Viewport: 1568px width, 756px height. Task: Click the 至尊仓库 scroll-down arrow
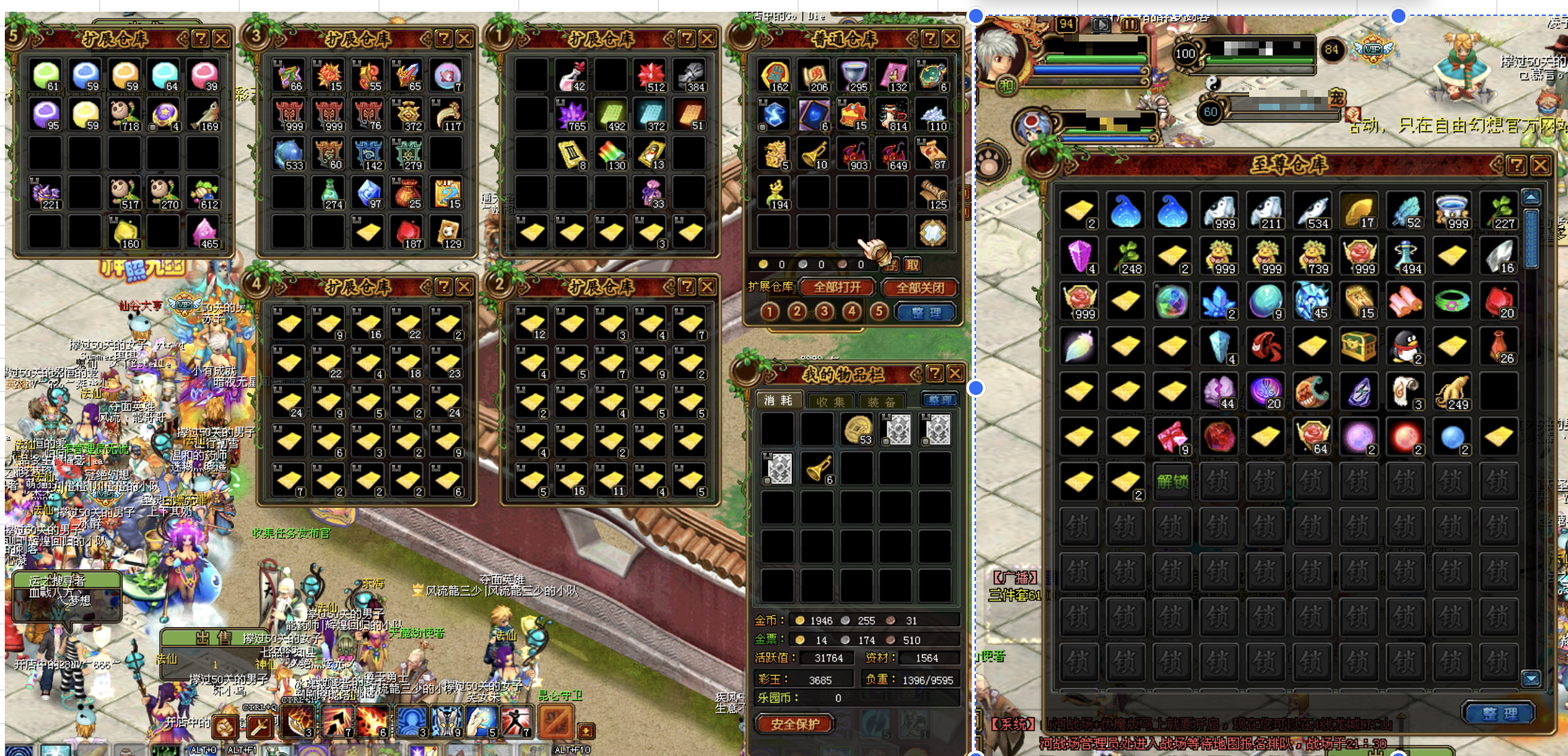1531,679
